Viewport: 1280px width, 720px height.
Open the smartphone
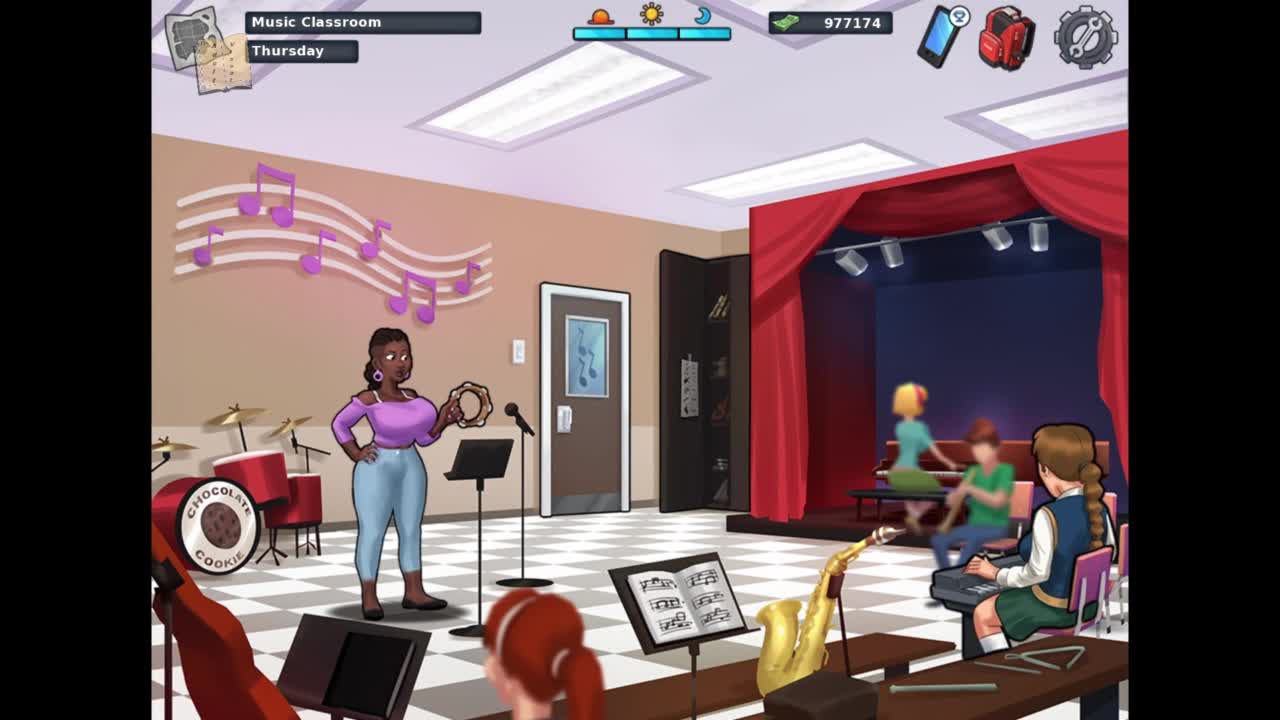pos(940,36)
